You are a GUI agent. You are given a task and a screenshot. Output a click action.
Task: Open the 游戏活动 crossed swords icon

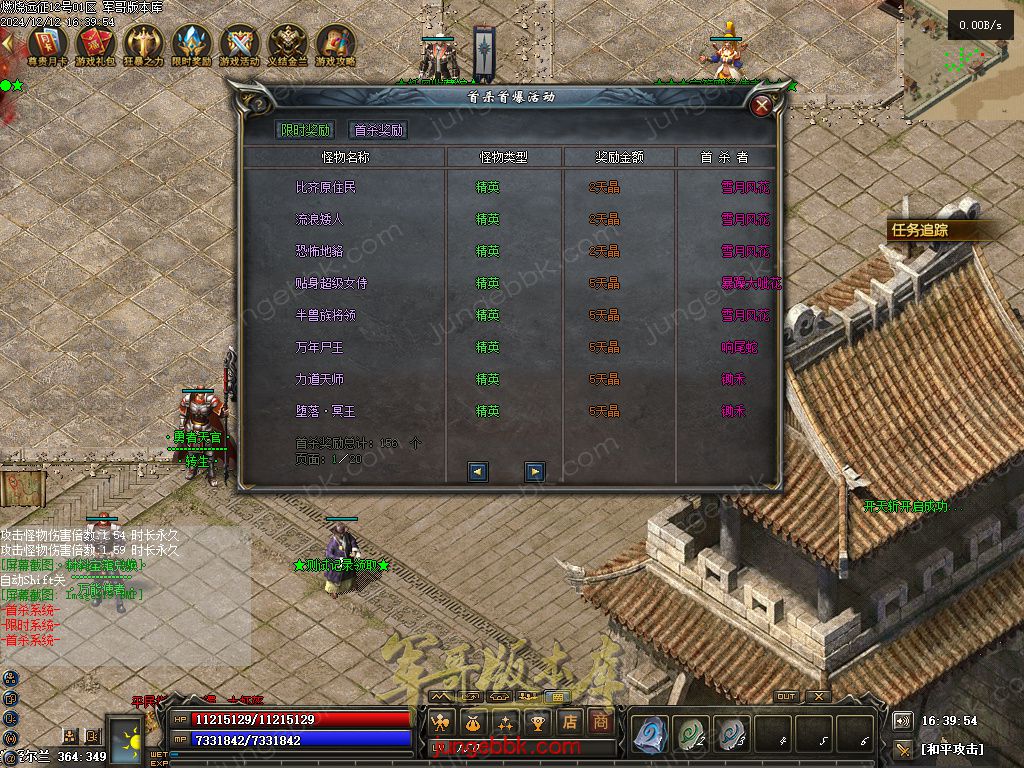239,43
